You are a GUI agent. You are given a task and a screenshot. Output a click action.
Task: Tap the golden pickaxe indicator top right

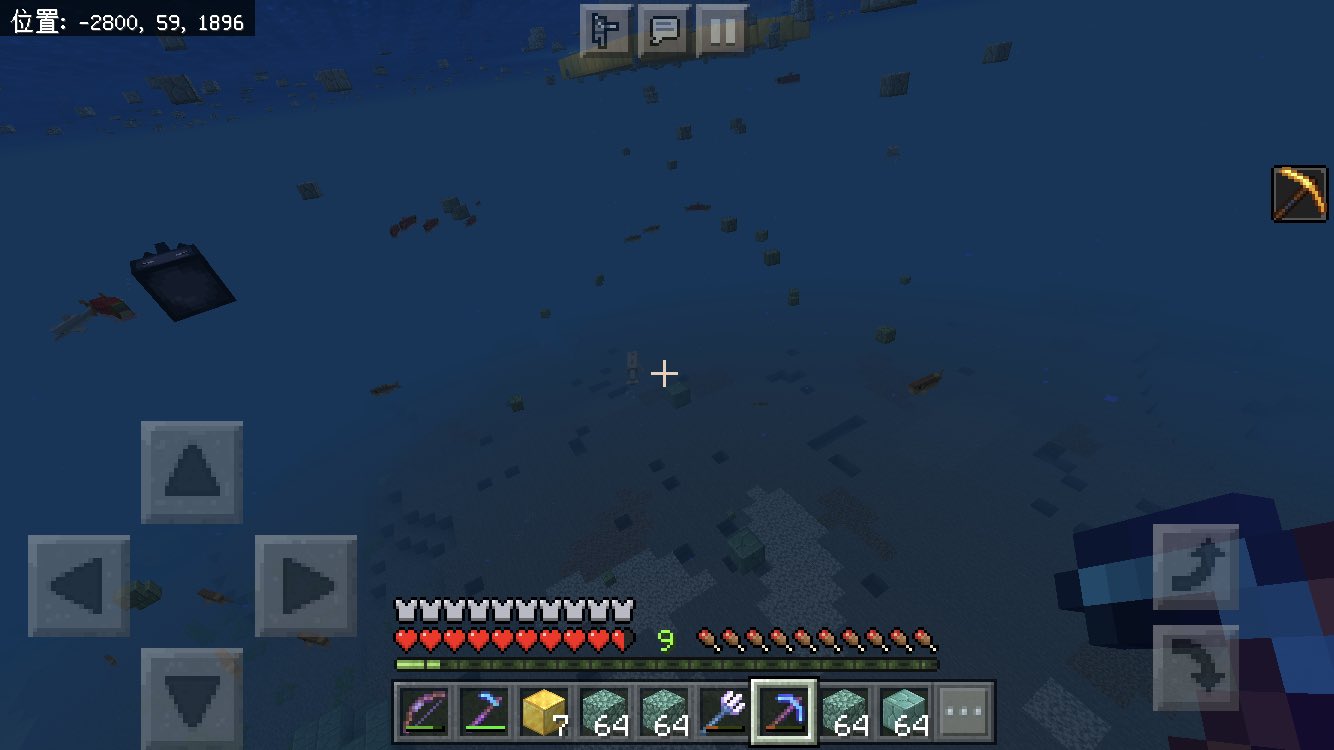point(1297,191)
